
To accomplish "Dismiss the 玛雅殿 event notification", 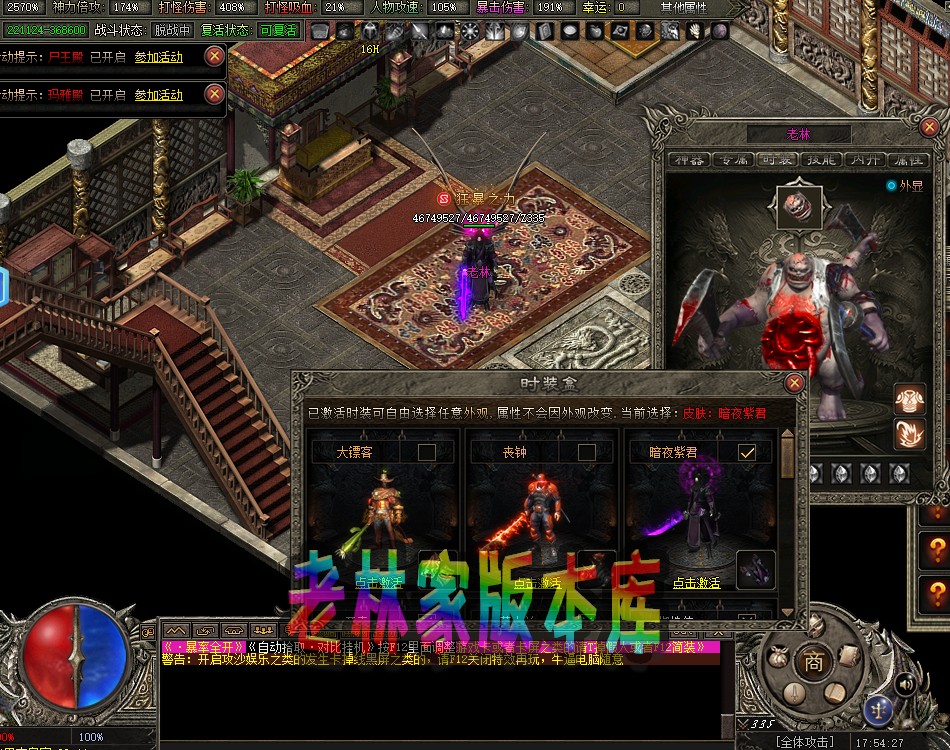I will (x=214, y=95).
